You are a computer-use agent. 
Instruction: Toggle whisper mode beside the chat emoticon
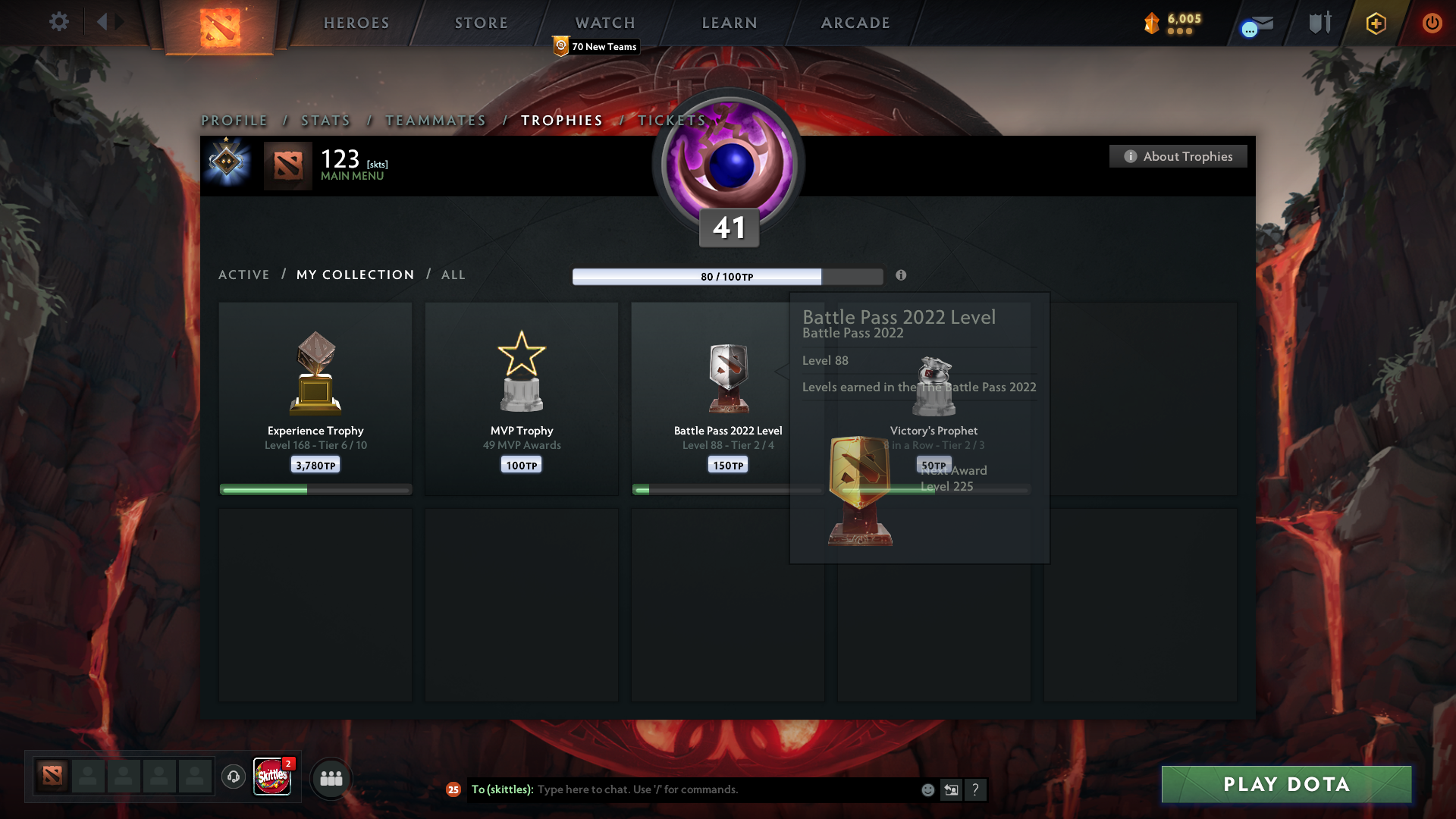pos(952,789)
